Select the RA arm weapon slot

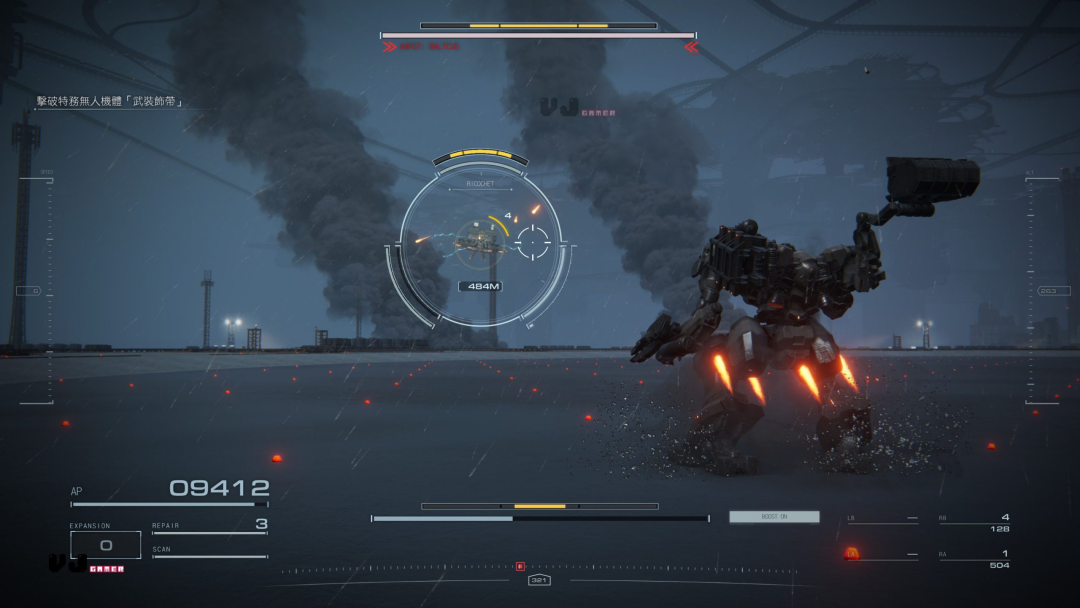(974, 559)
